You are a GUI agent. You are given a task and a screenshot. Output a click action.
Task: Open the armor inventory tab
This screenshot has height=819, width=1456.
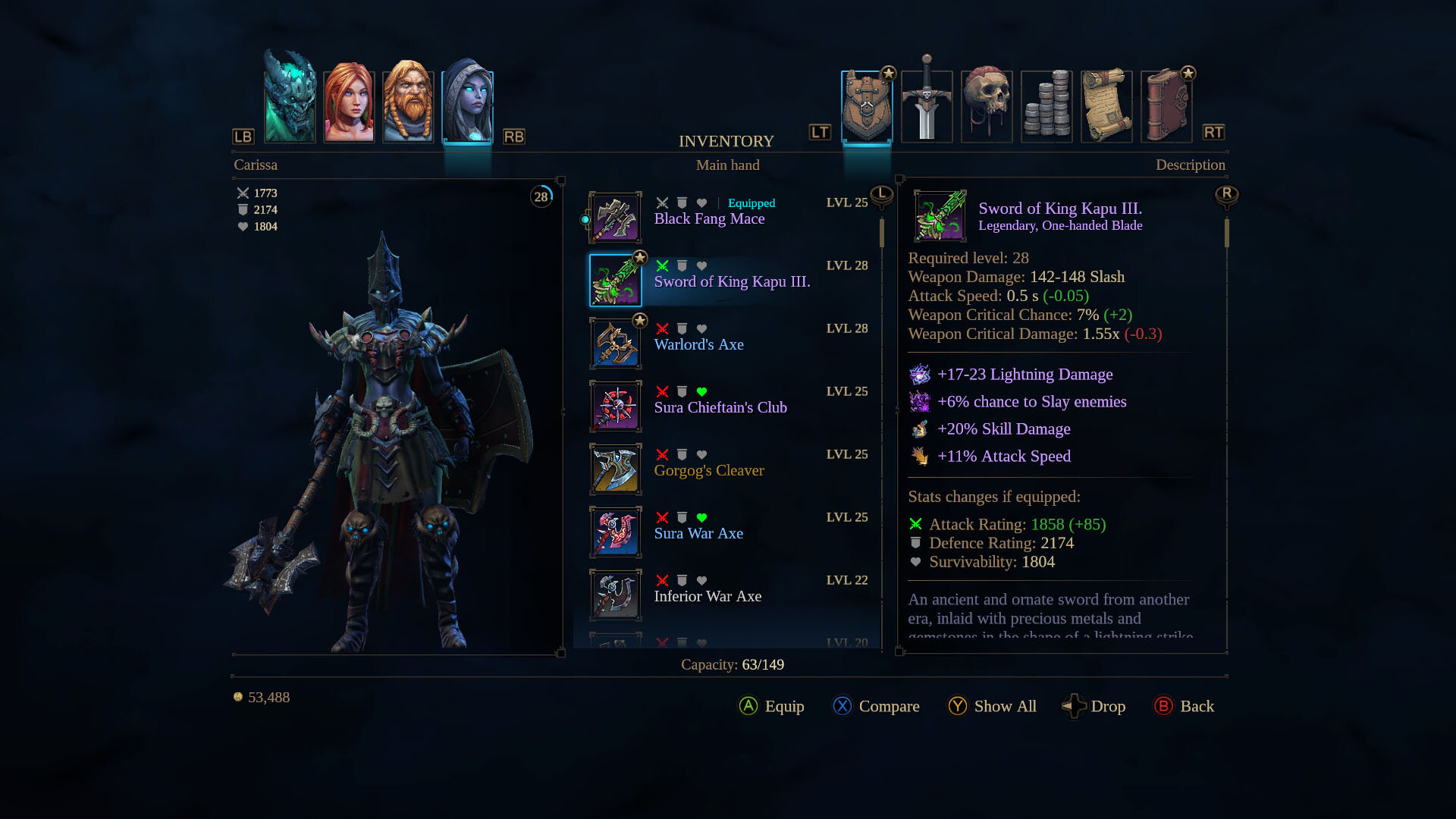pyautogui.click(x=867, y=106)
